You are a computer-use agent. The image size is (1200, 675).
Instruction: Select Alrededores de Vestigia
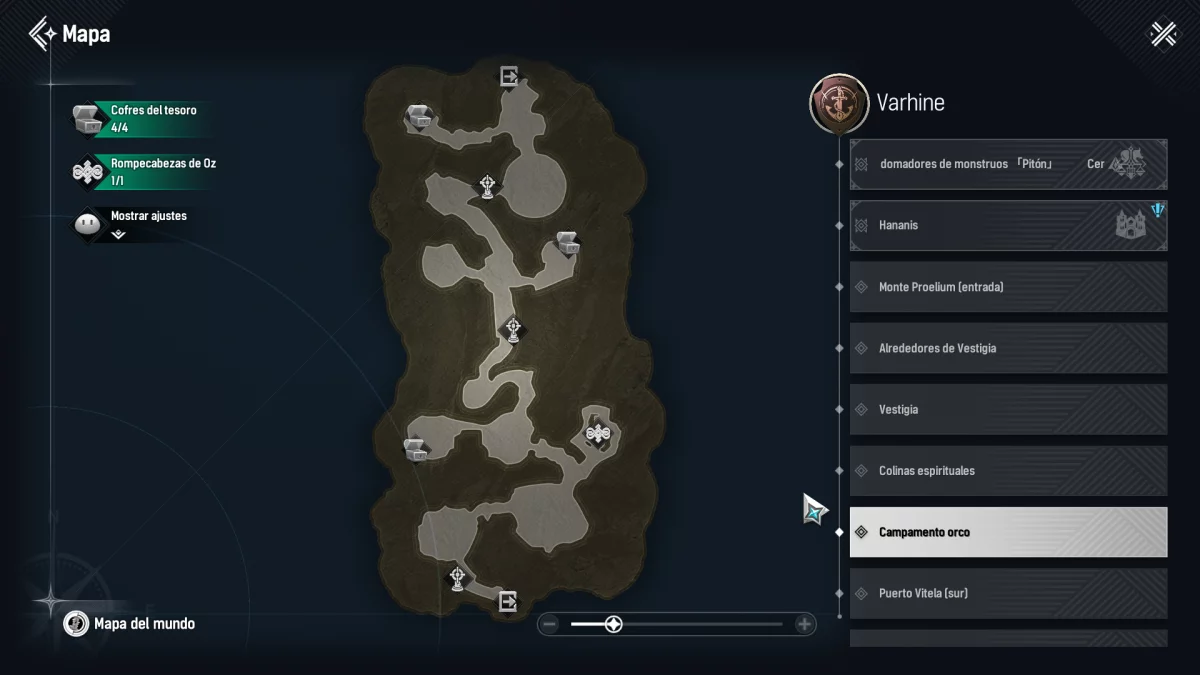click(1008, 348)
